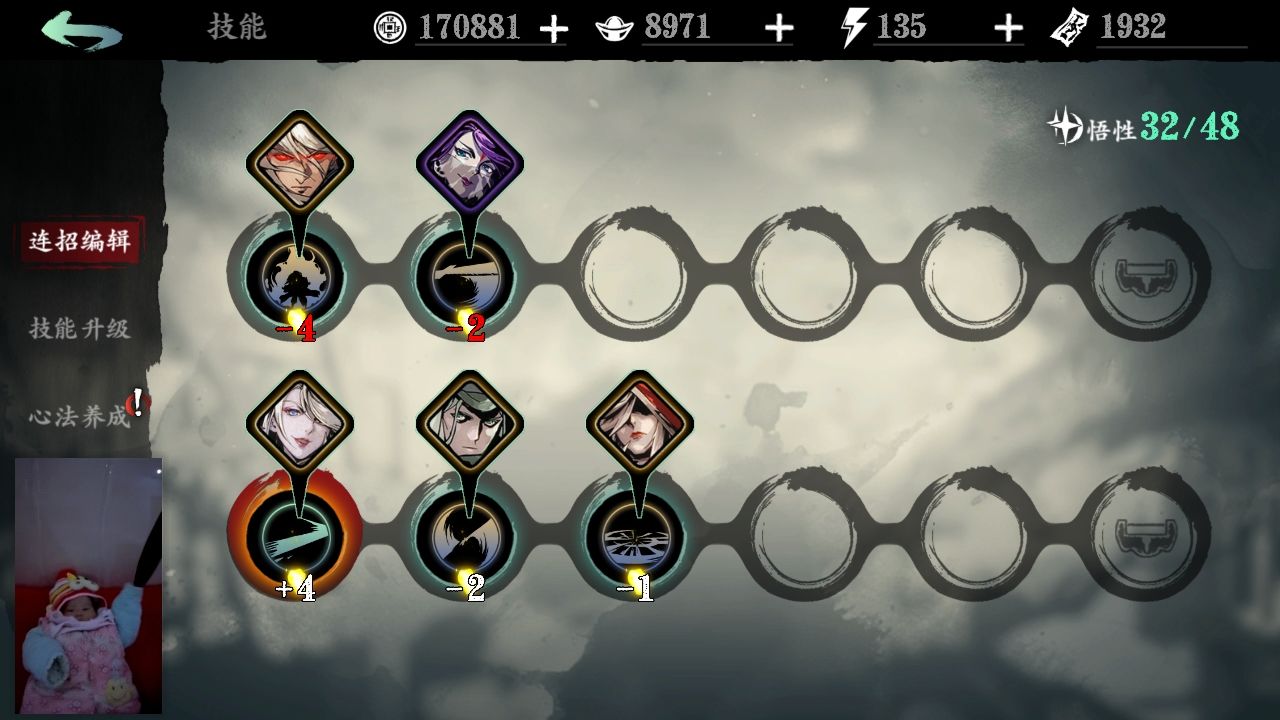Add more silver ingots with the plus
This screenshot has width=1280, height=720.
pyautogui.click(x=779, y=29)
